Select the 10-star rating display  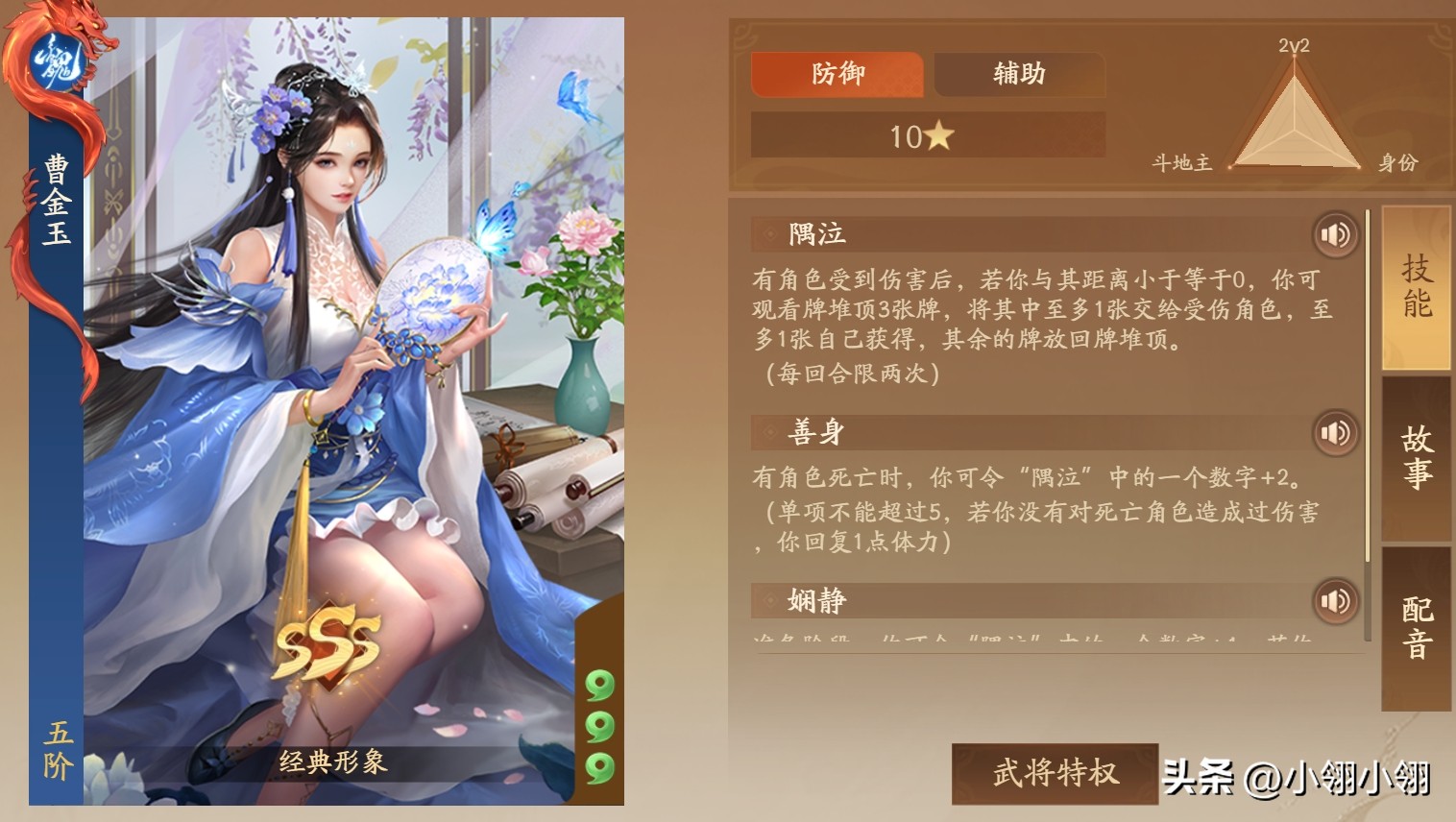point(928,134)
